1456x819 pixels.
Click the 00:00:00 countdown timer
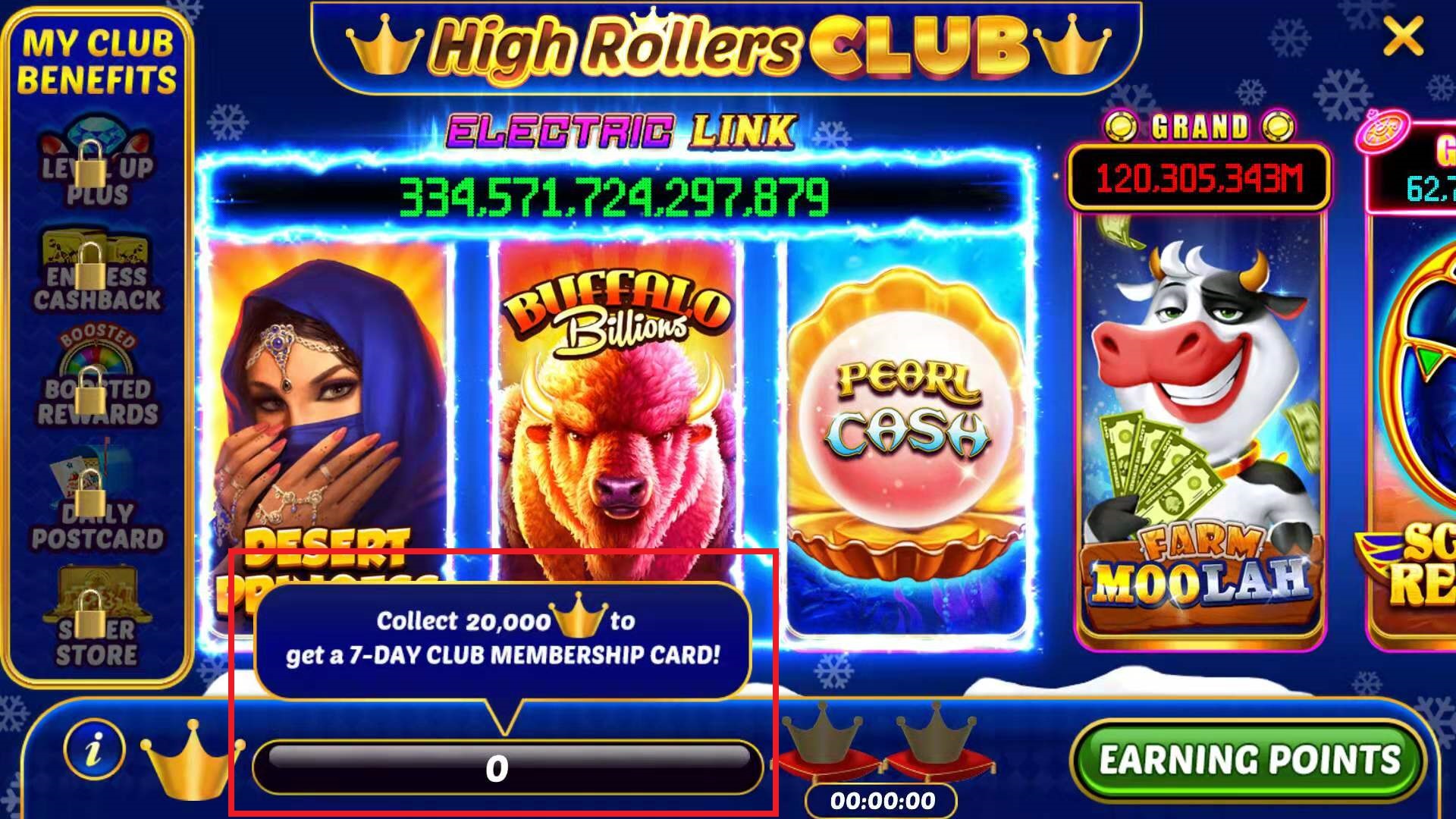[880, 799]
